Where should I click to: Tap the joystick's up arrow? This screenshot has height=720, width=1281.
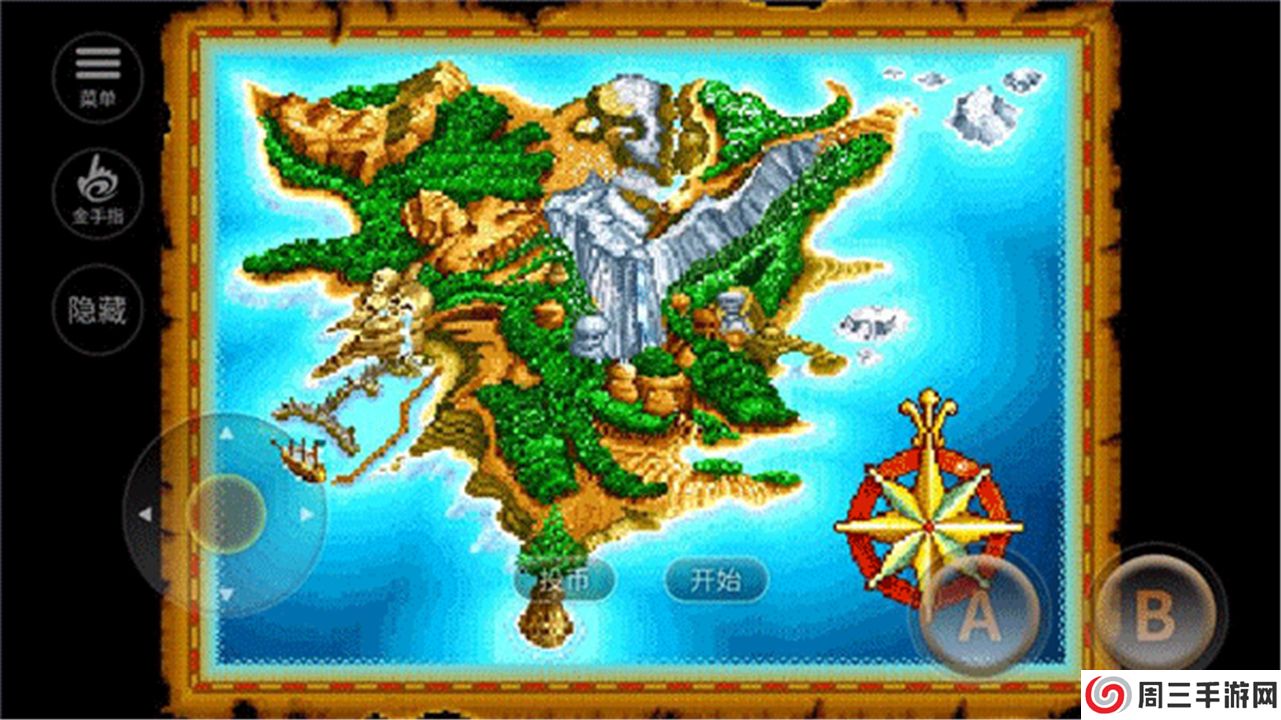click(226, 434)
